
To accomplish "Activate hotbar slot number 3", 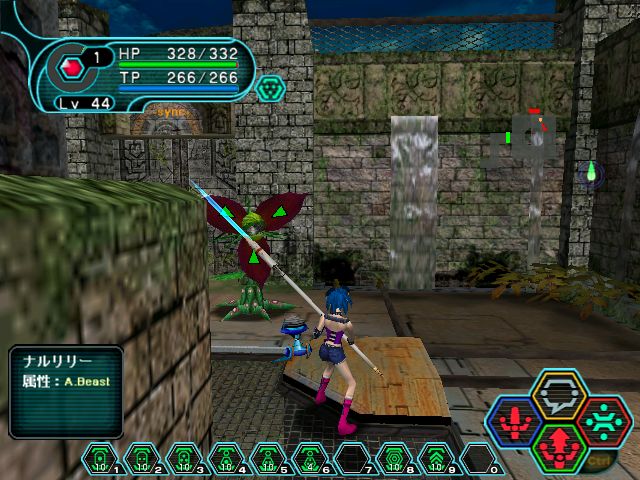I will point(183,459).
